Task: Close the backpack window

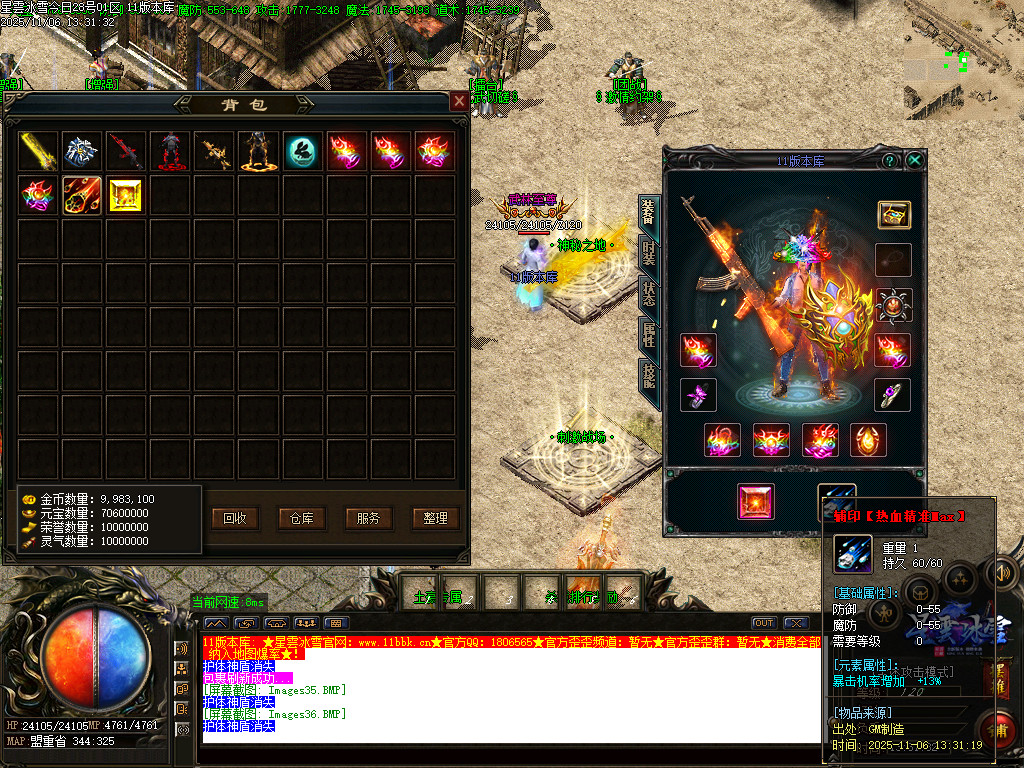Action: (459, 101)
